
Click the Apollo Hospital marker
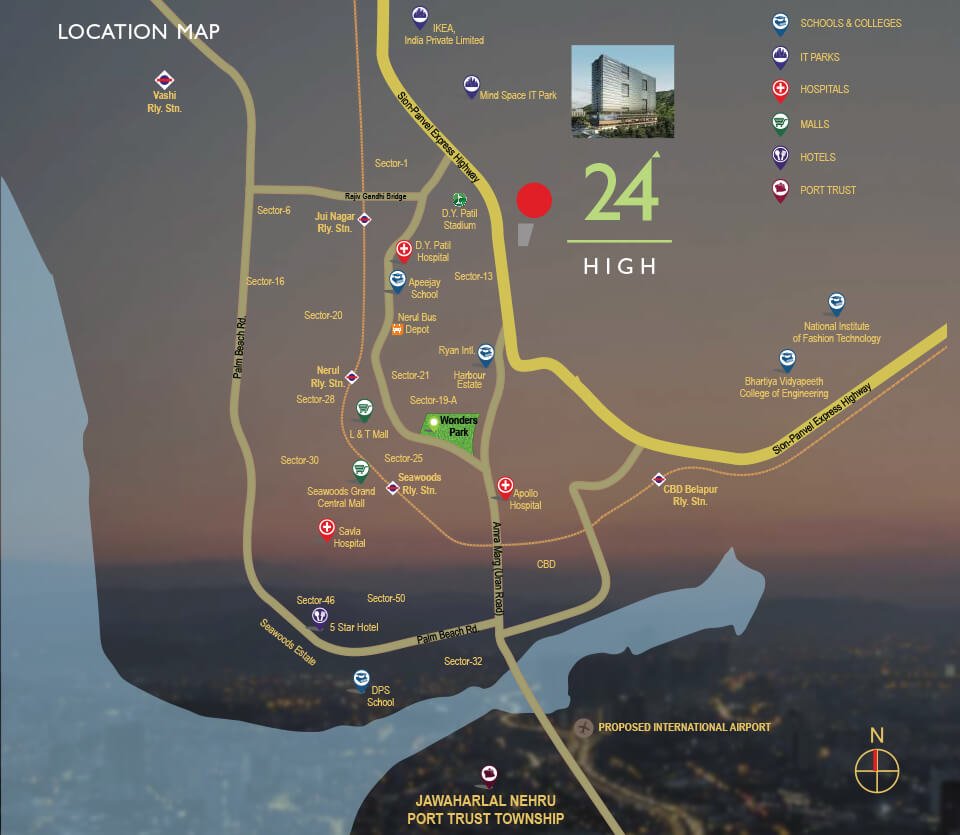(x=504, y=486)
